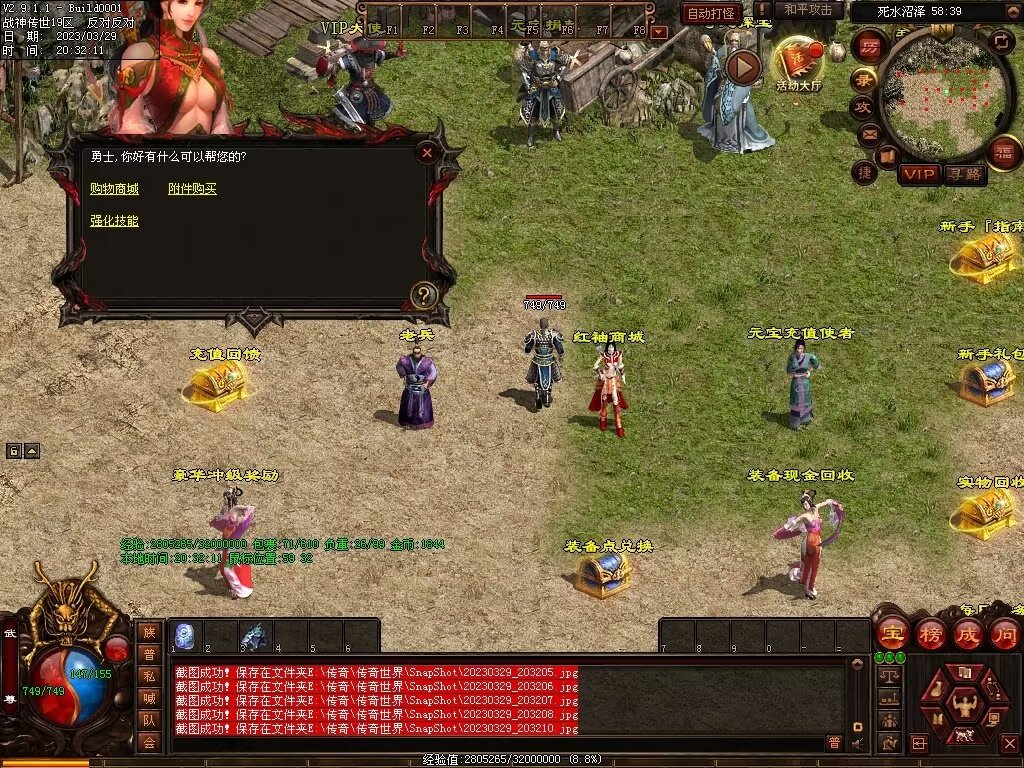The width and height of the screenshot is (1024, 768).
Task: Show the 榜 ranking round button
Action: tap(930, 634)
